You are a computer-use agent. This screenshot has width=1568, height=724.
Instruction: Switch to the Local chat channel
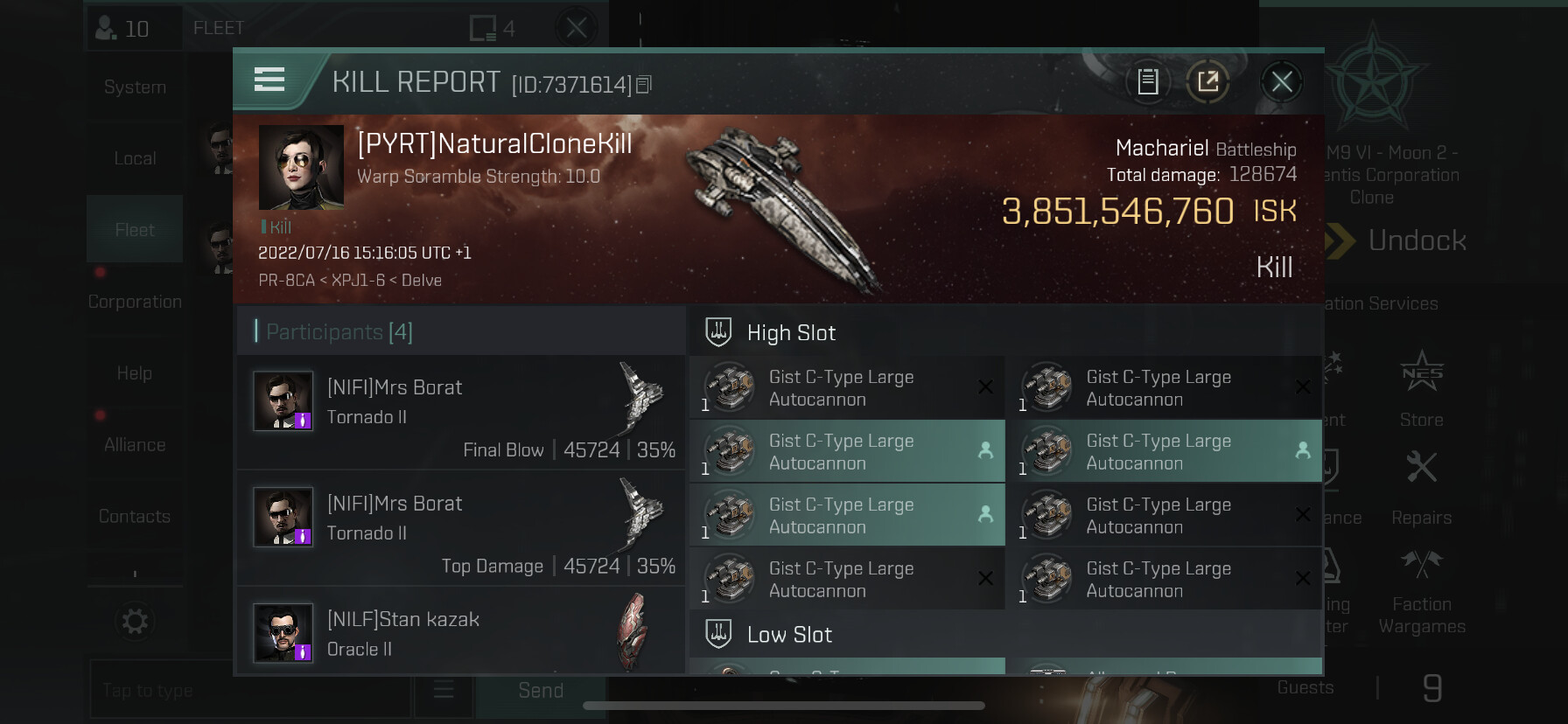pyautogui.click(x=135, y=159)
